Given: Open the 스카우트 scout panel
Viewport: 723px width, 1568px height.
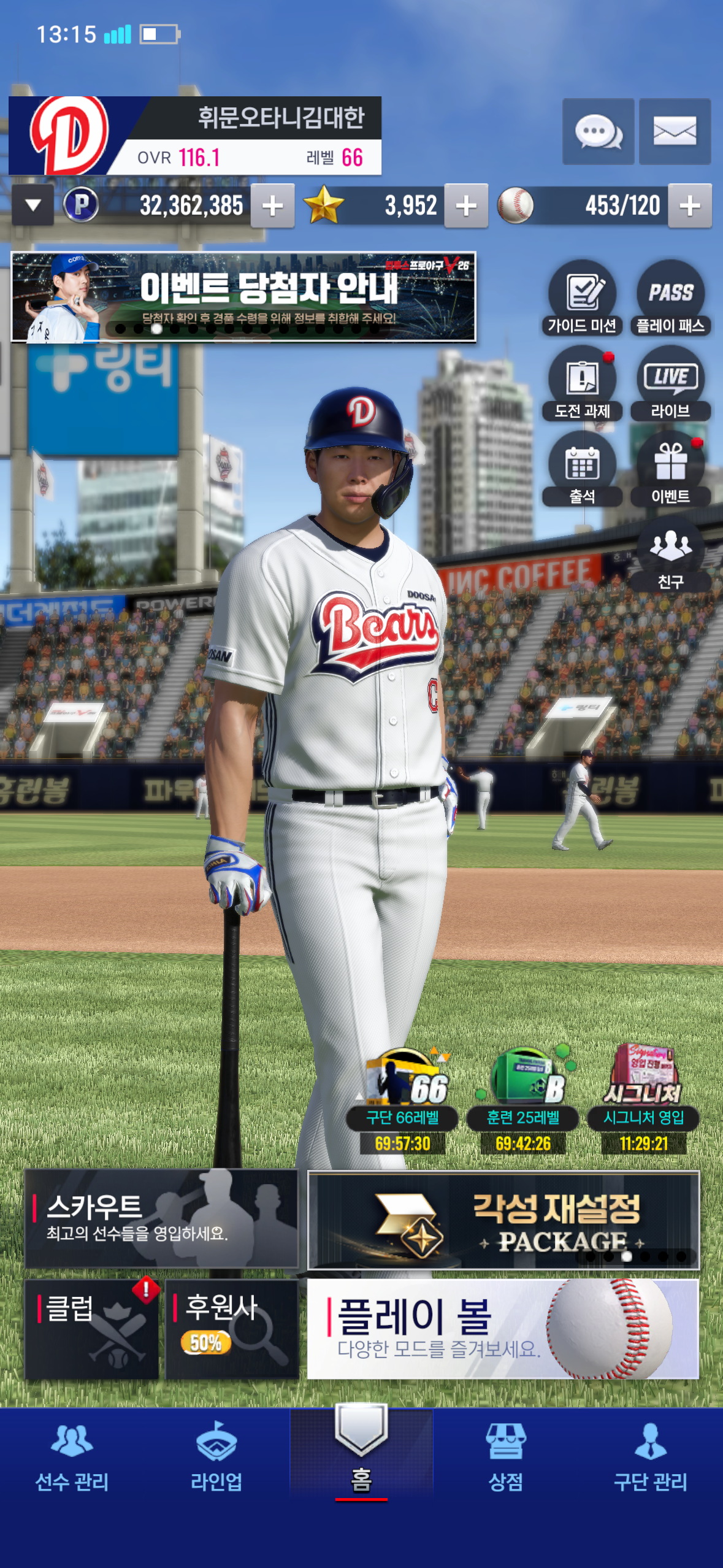Looking at the screenshot, I should (161, 1218).
